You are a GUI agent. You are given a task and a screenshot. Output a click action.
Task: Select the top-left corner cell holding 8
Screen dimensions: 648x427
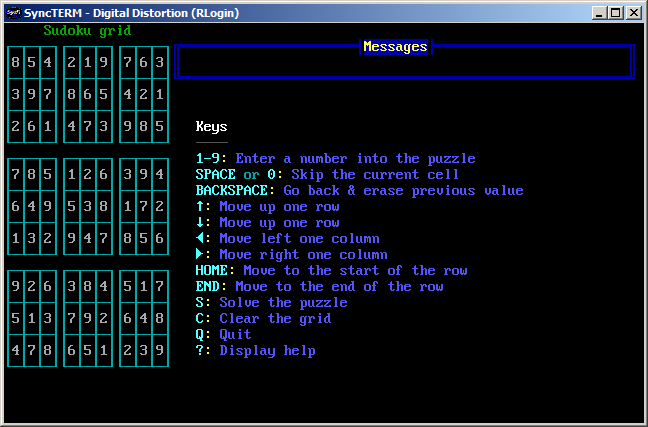[x=16, y=63]
